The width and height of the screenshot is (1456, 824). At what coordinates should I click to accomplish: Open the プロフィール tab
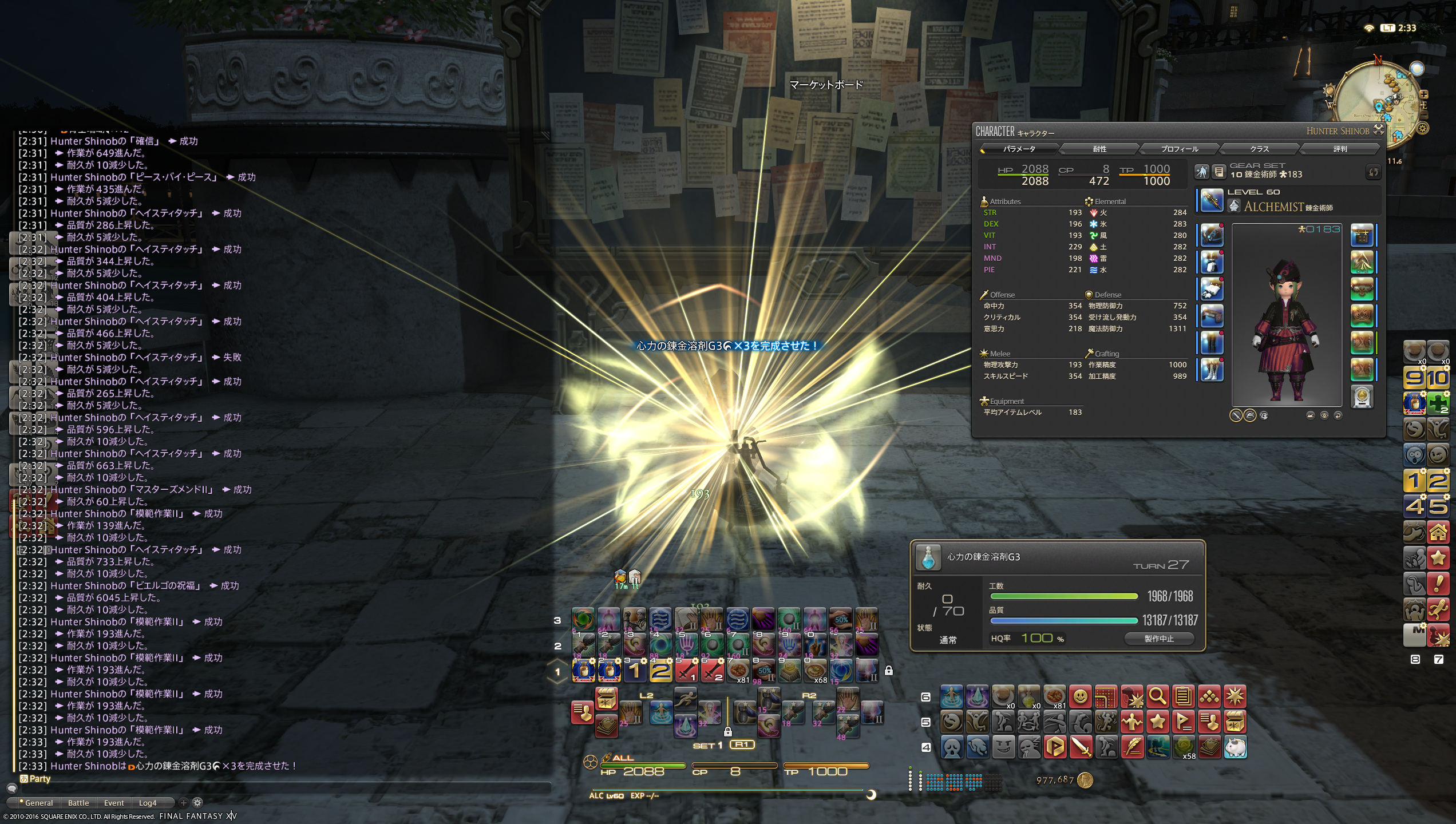coord(1179,149)
